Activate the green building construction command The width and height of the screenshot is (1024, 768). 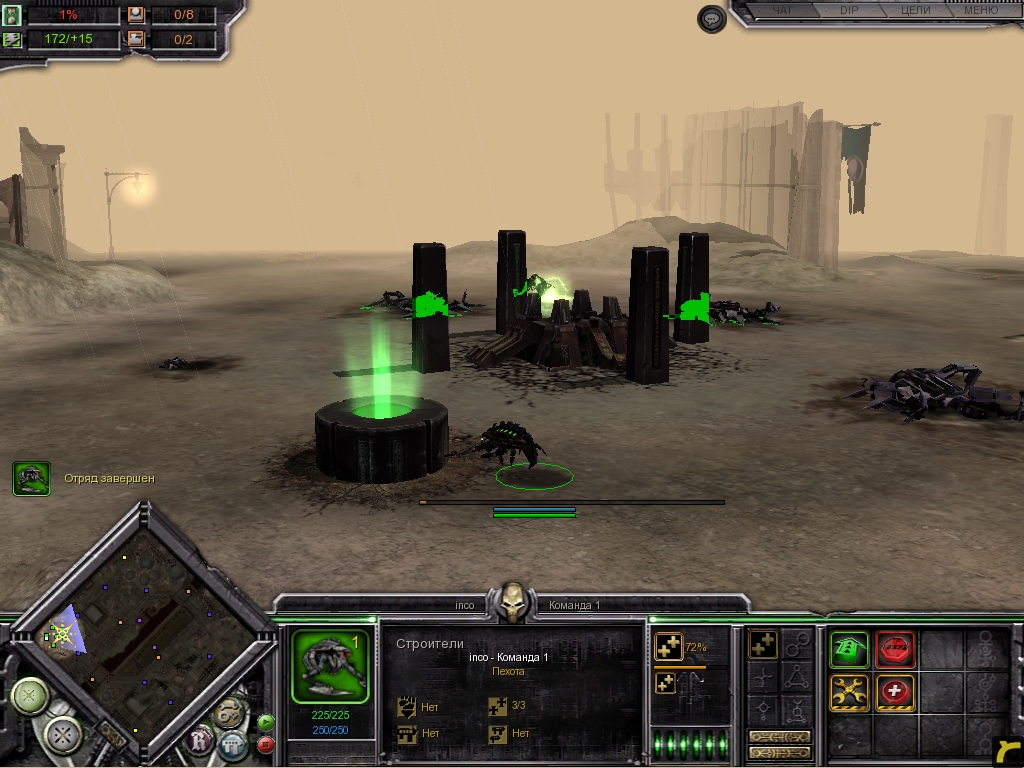[x=849, y=649]
